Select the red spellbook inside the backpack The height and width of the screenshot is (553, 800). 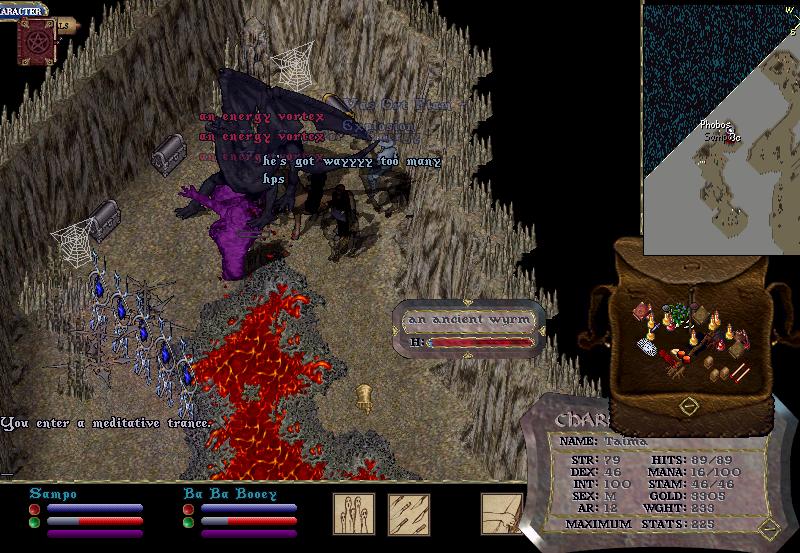[x=639, y=313]
